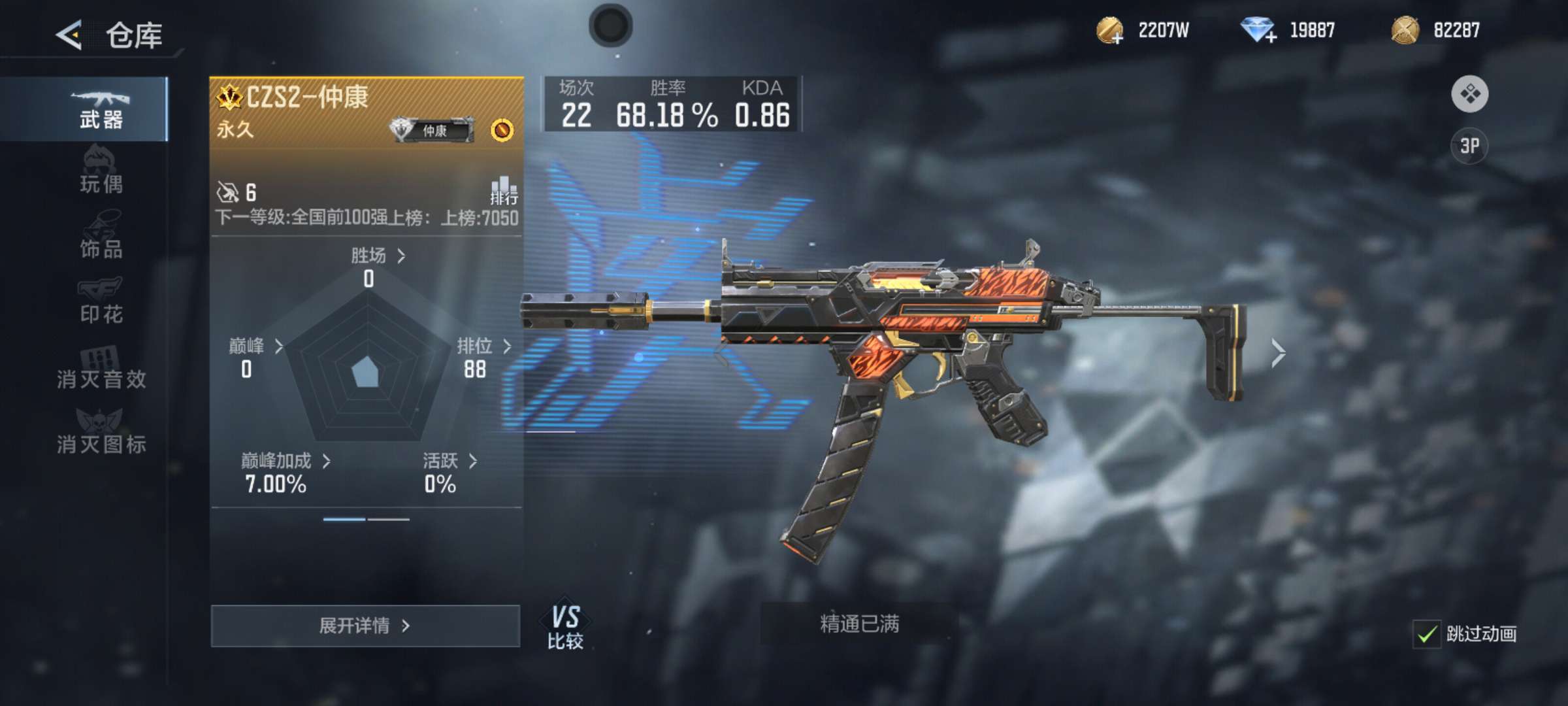Select the 饰品 accessories tab

[x=101, y=237]
